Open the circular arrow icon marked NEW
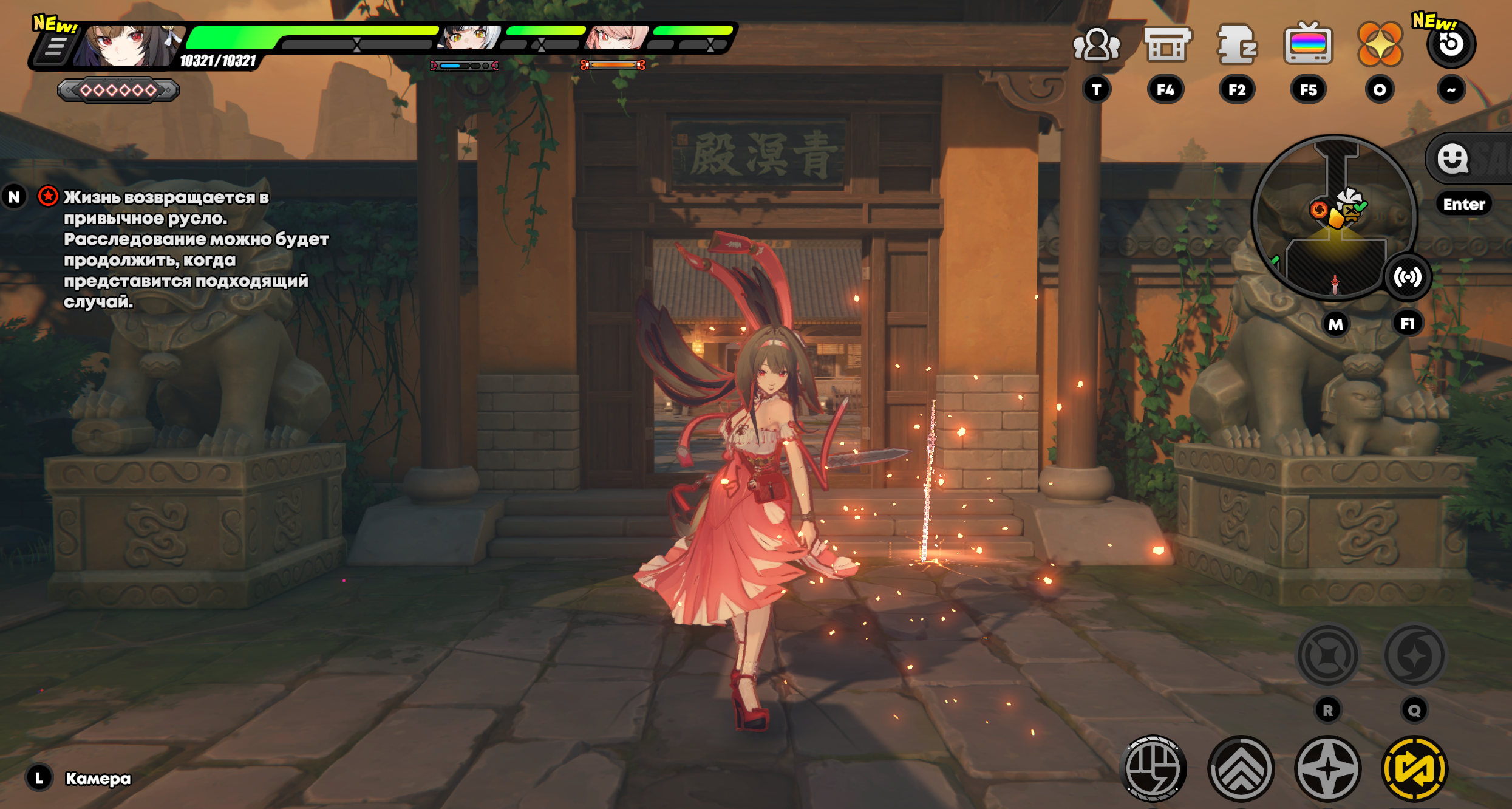Image resolution: width=1512 pixels, height=809 pixels. (1451, 44)
